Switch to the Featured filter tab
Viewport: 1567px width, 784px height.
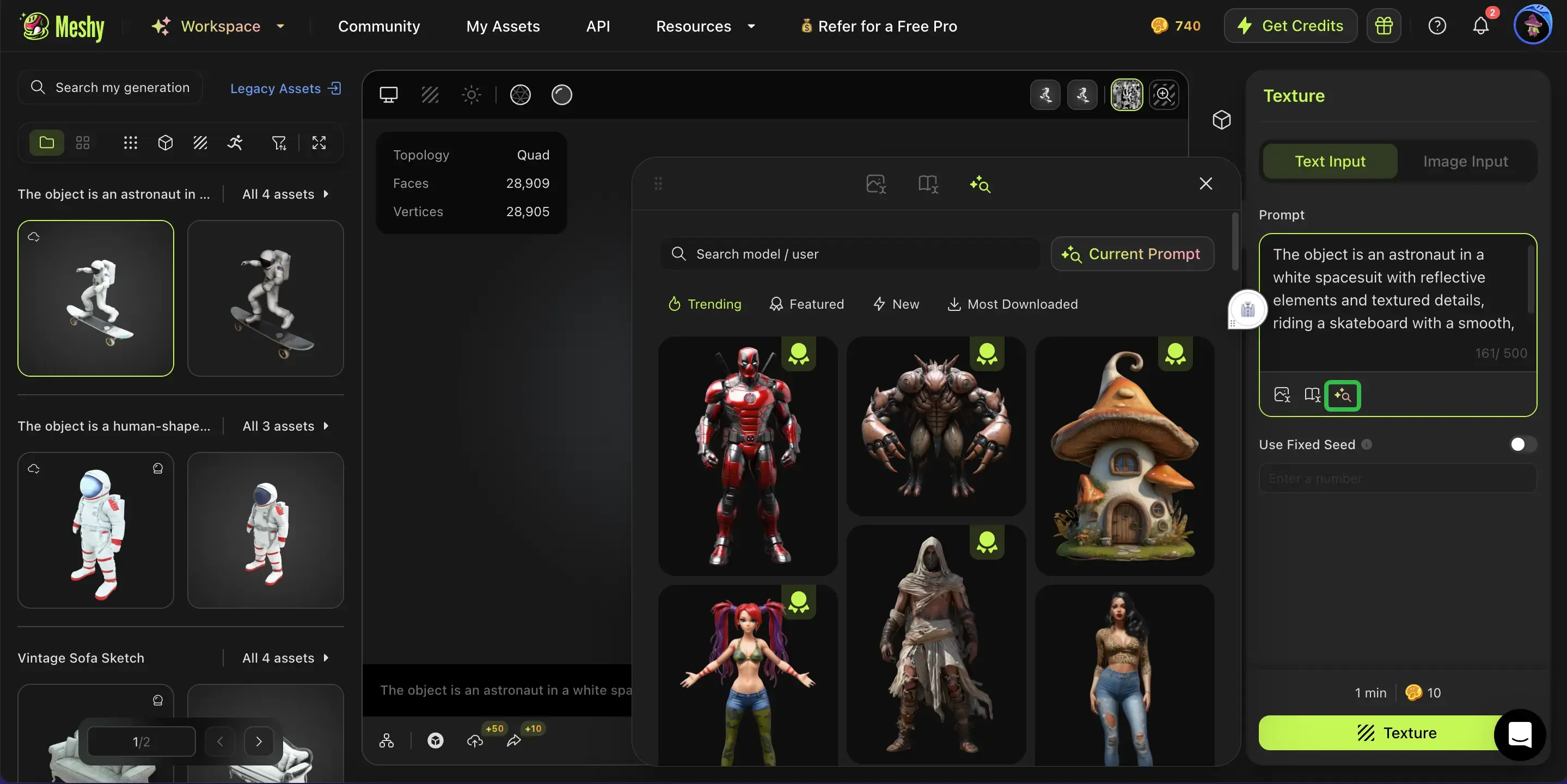[x=806, y=304]
